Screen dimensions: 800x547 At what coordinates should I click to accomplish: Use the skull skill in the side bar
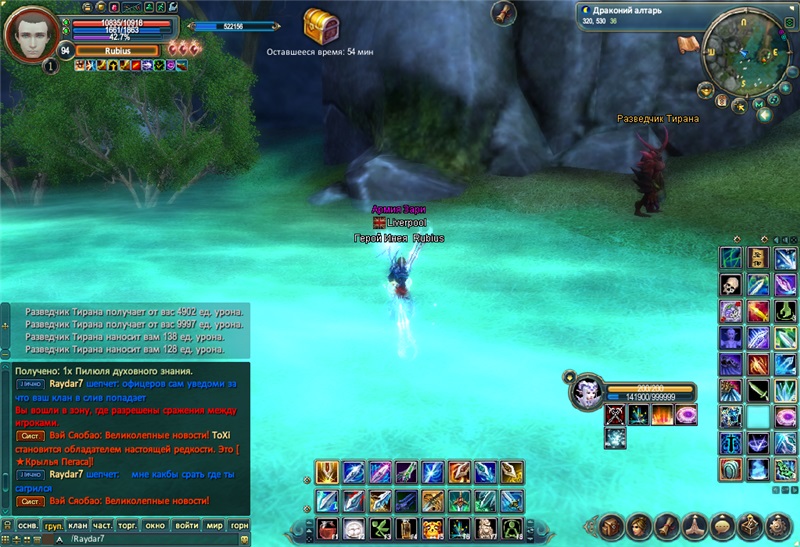click(x=731, y=286)
